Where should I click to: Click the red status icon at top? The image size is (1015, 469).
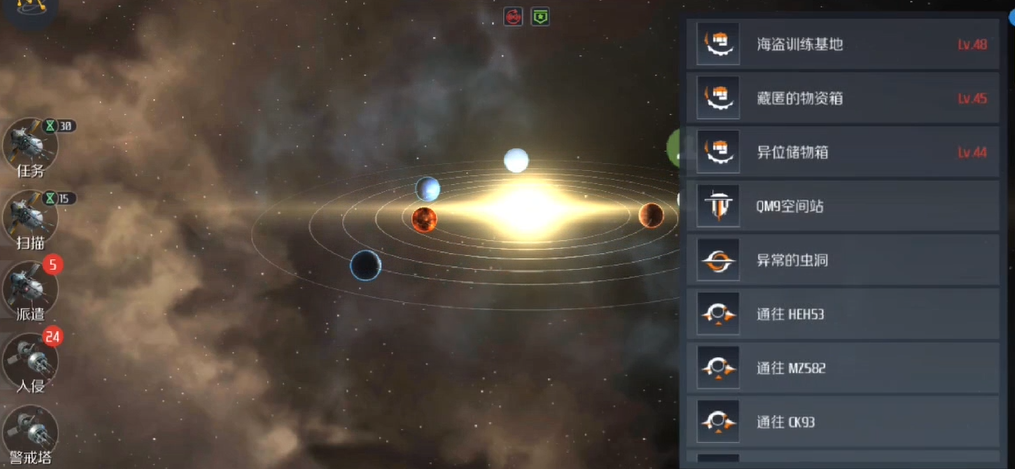(x=513, y=16)
